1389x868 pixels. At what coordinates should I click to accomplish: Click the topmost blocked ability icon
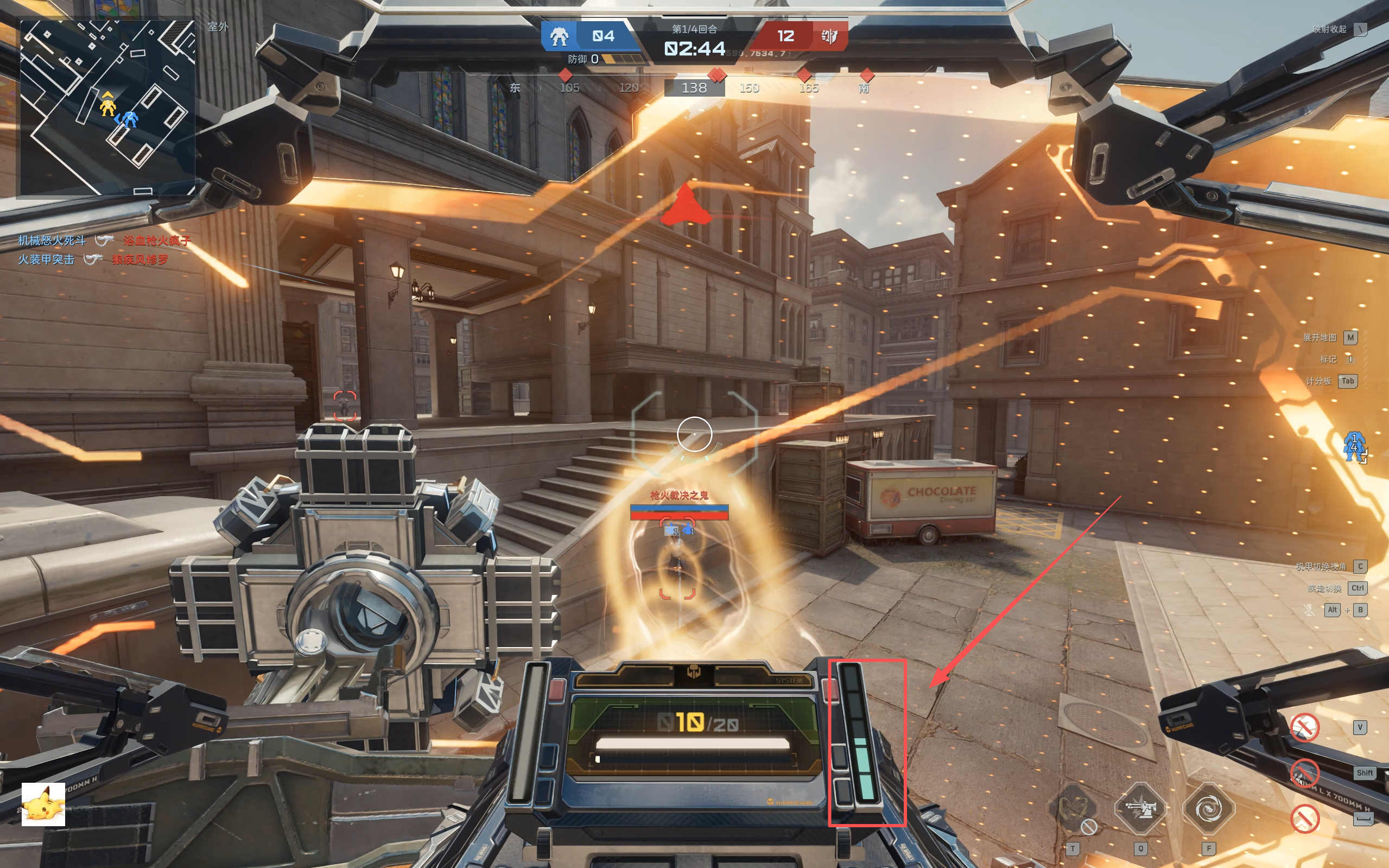(x=1304, y=727)
